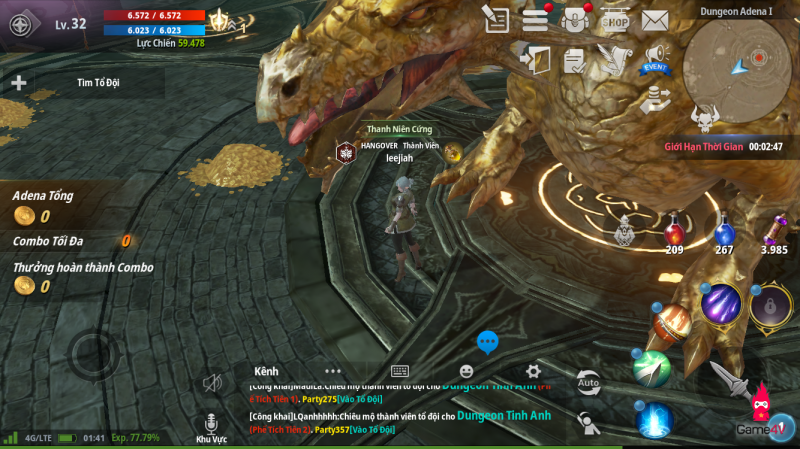Image resolution: width=800 pixels, height=449 pixels.
Task: Click the Dungeon Adena I minimap
Action: [742, 63]
